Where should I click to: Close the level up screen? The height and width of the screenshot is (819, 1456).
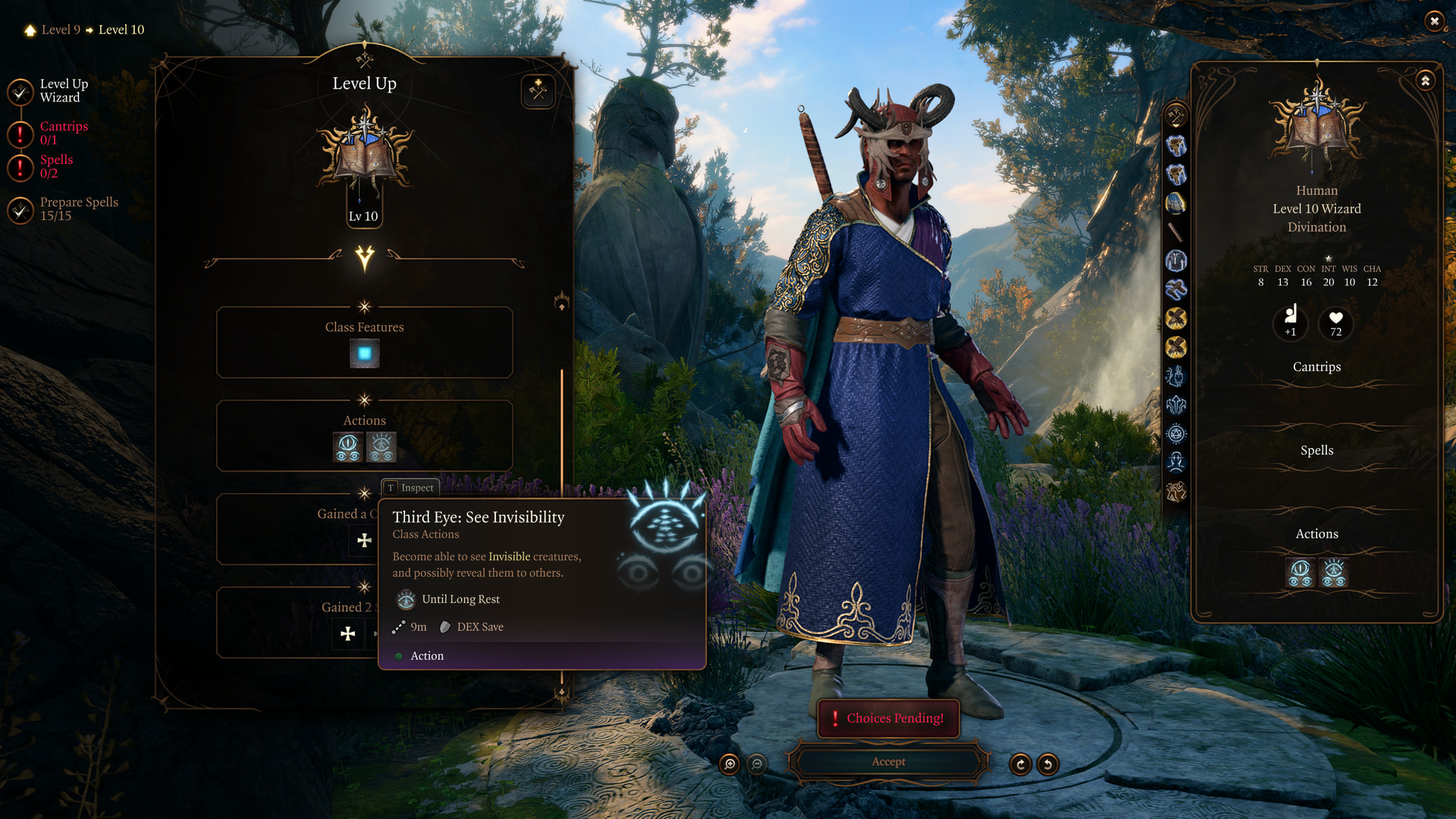click(x=1433, y=21)
